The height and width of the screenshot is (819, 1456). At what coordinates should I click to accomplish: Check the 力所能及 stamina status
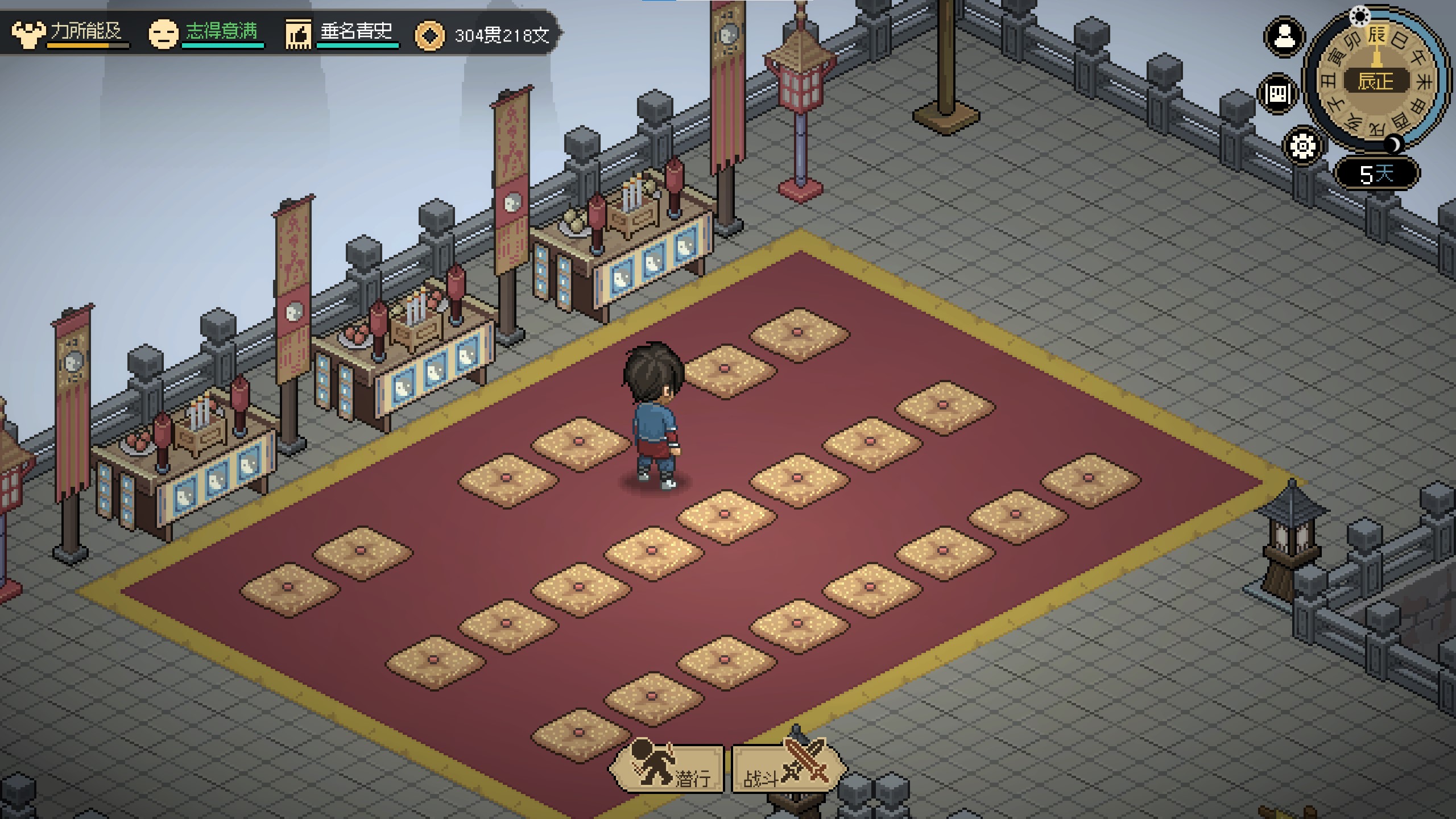click(x=71, y=33)
